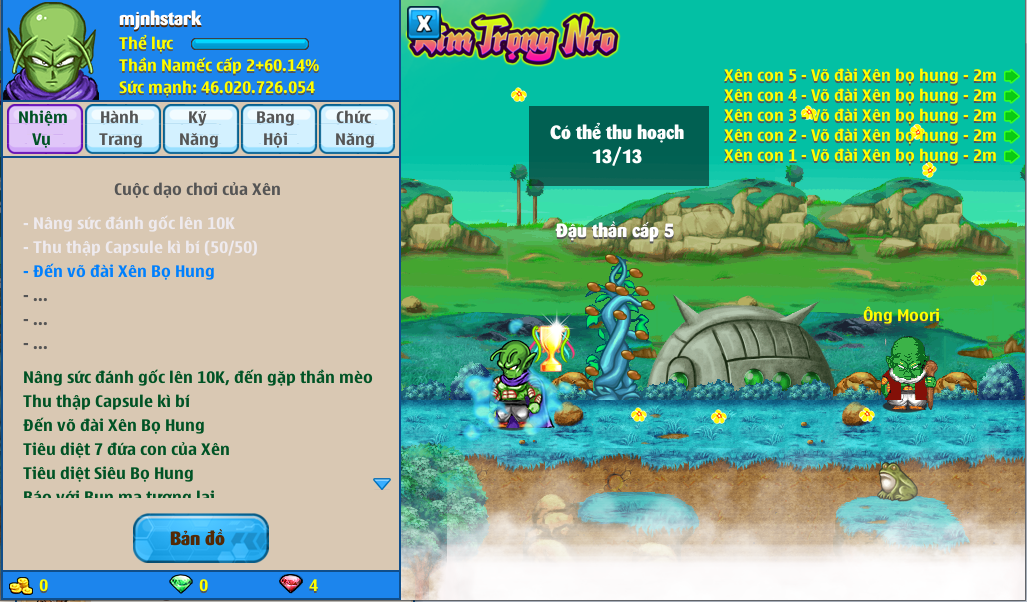Close the panel with the X button
This screenshot has width=1027, height=602.
click(424, 23)
